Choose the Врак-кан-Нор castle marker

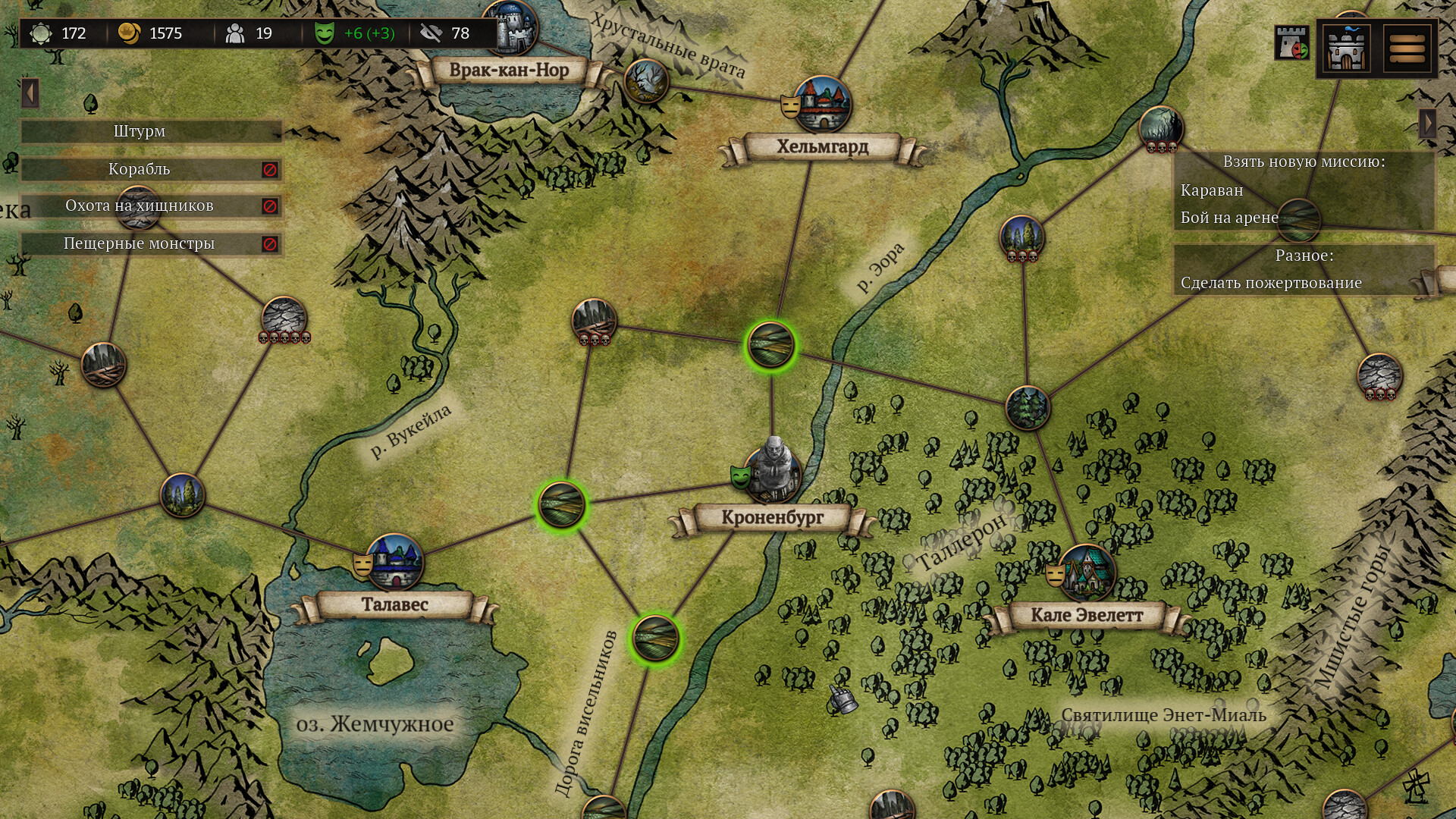510,29
